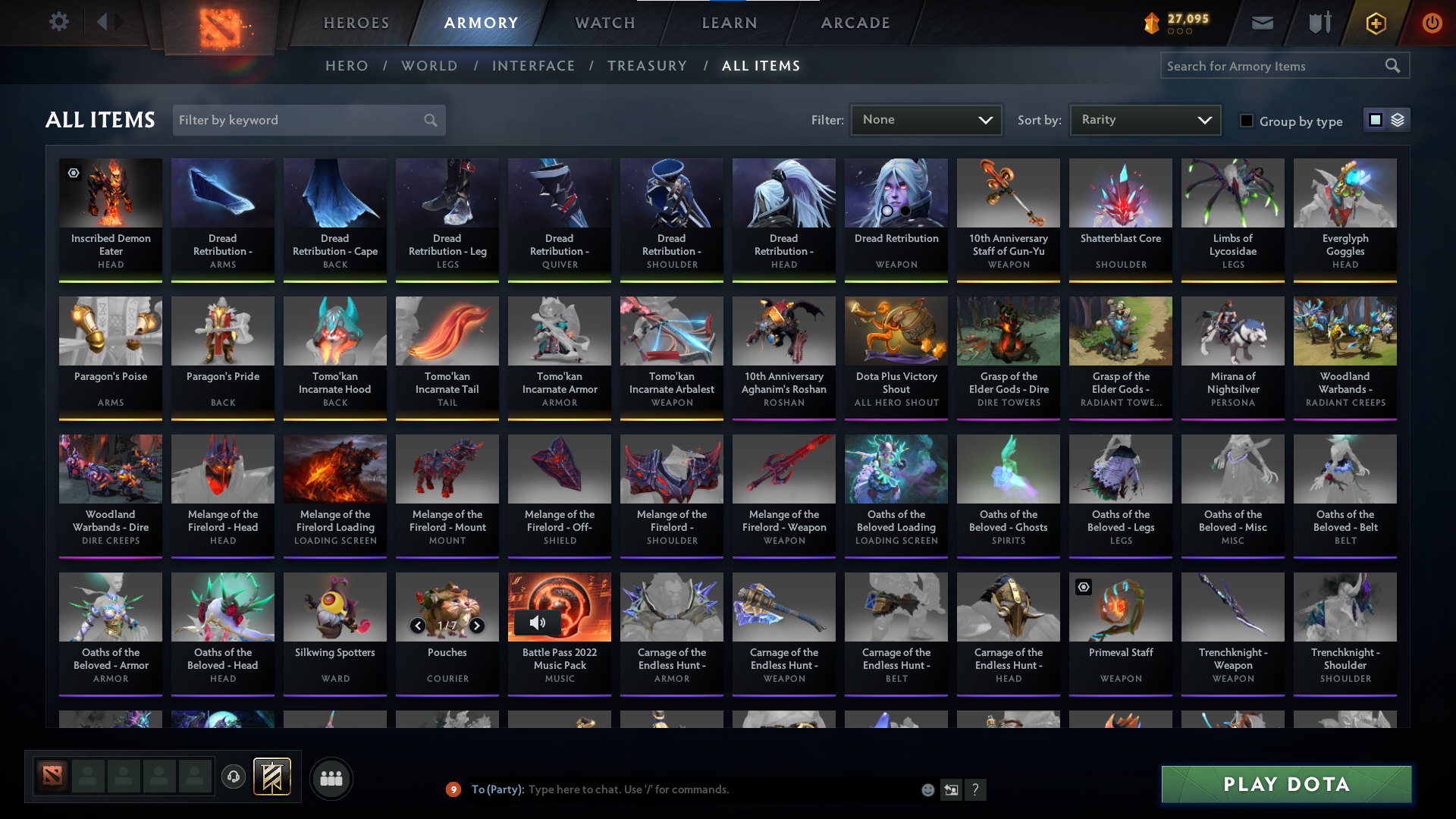The height and width of the screenshot is (819, 1456).
Task: Select the voice chat headset icon
Action: pyautogui.click(x=233, y=778)
